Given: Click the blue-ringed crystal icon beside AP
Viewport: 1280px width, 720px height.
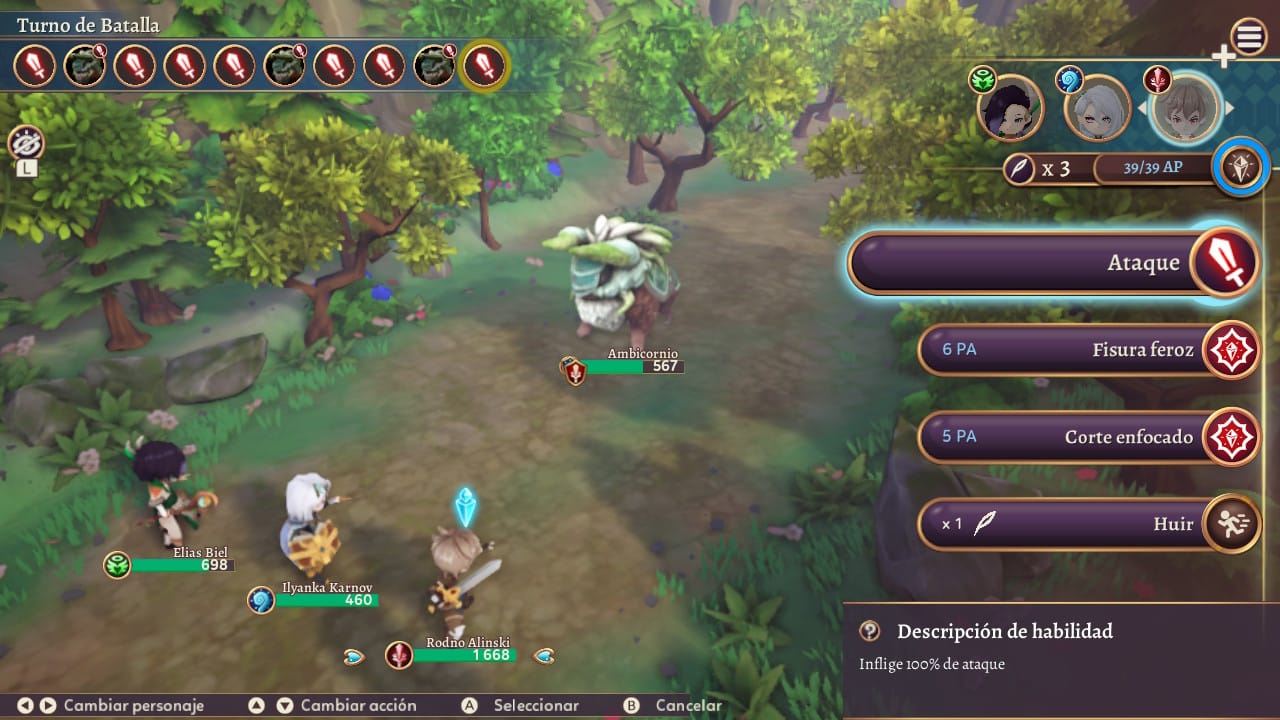Looking at the screenshot, I should (1241, 167).
